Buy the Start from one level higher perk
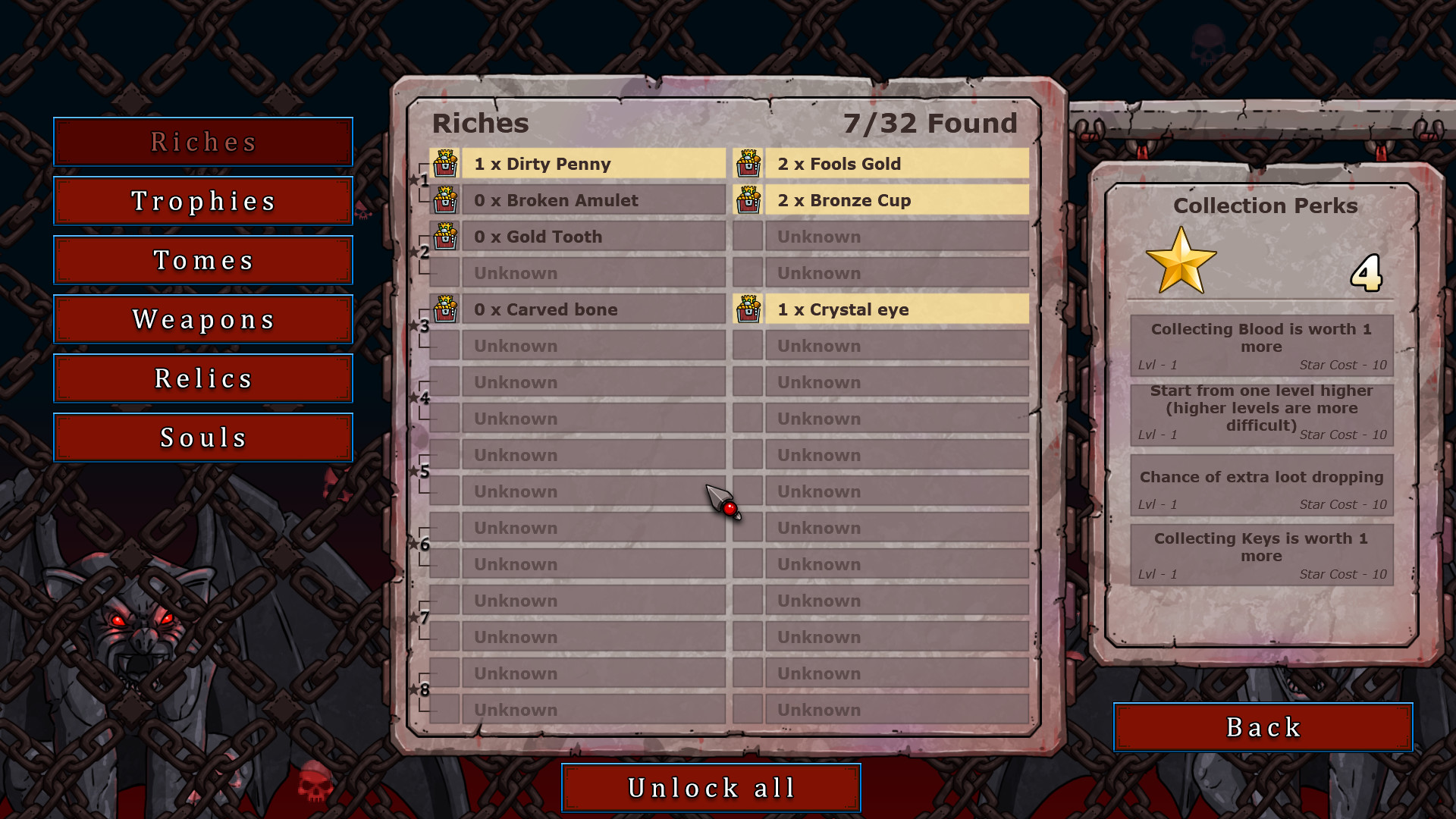 click(1261, 412)
